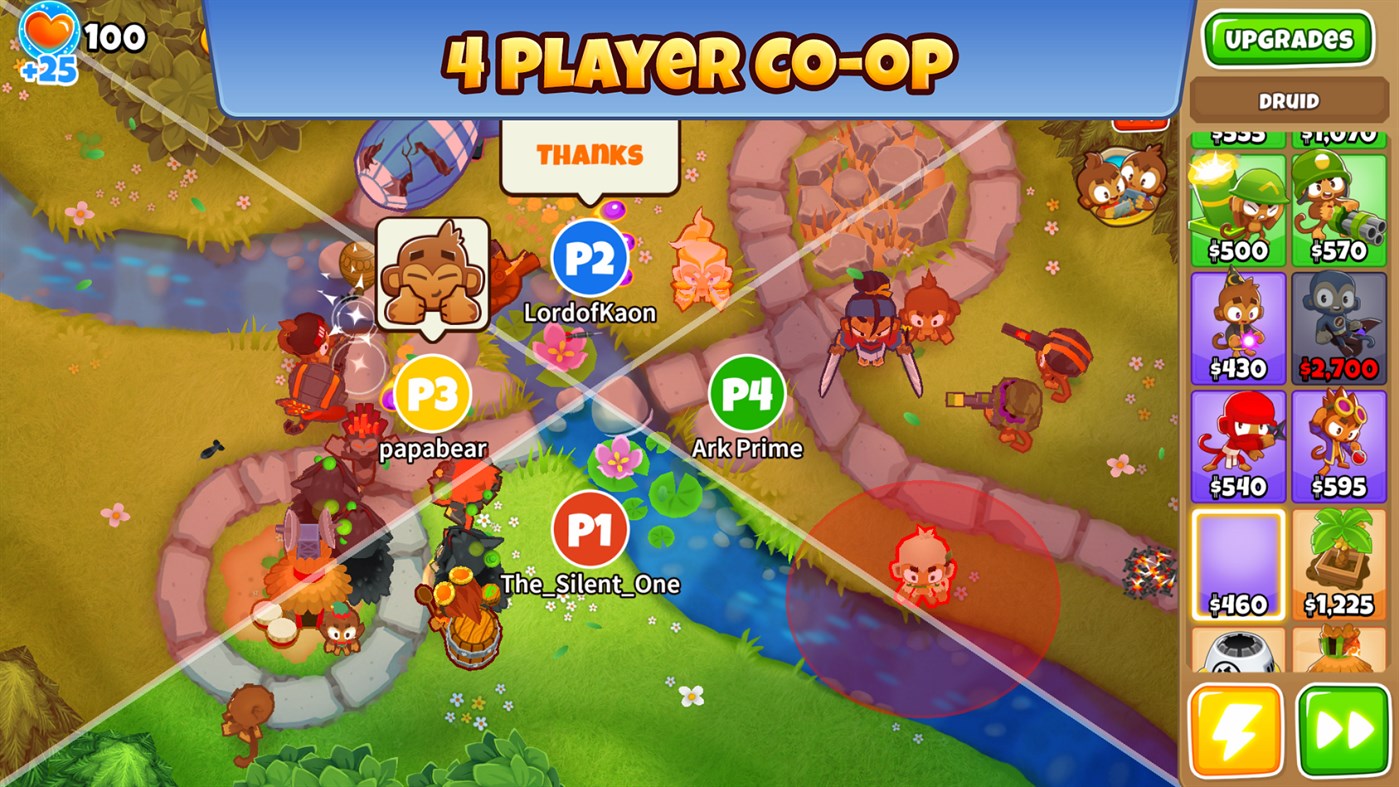This screenshot has width=1399, height=787.
Task: Click the highlighted Druid shop slot
Action: point(1238,560)
